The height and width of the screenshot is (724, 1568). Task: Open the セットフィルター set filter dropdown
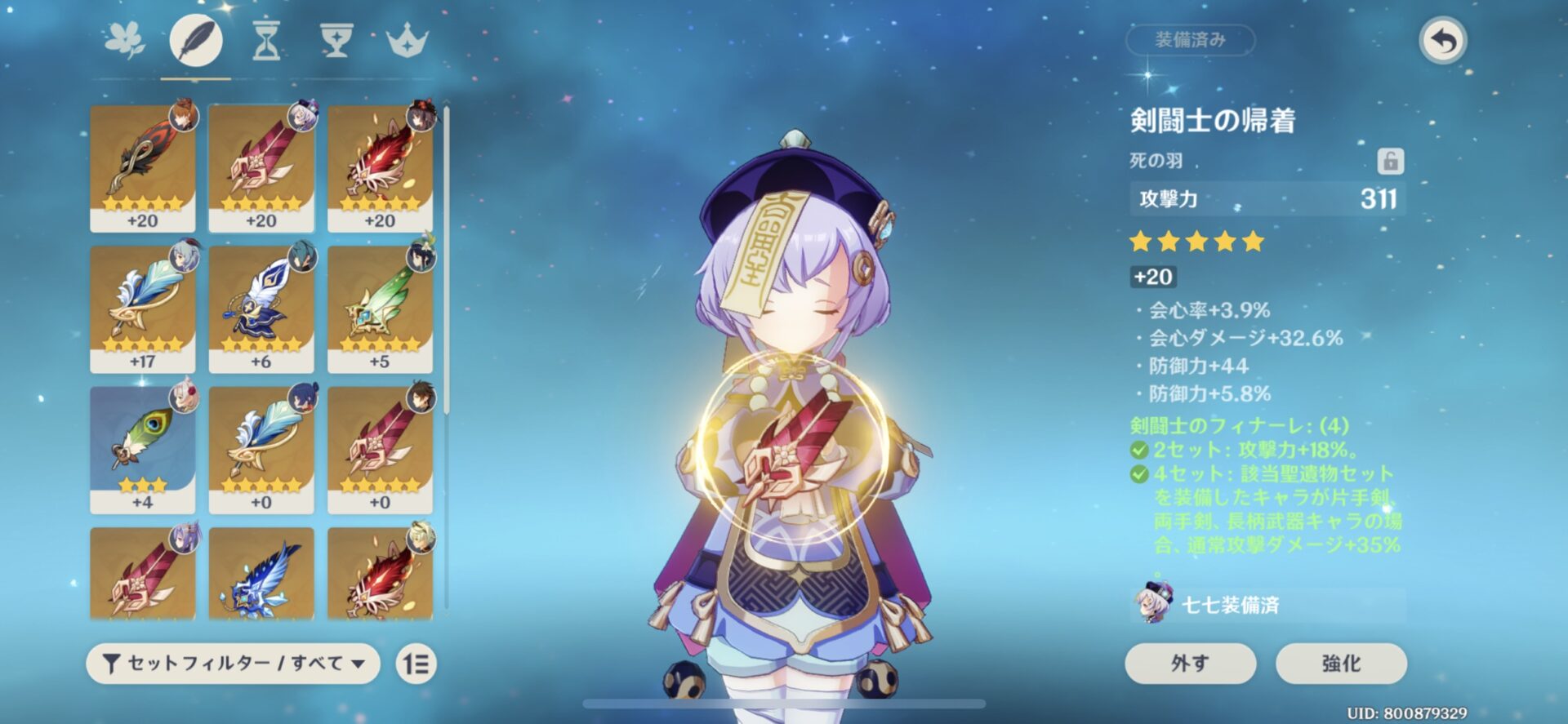pyautogui.click(x=233, y=663)
